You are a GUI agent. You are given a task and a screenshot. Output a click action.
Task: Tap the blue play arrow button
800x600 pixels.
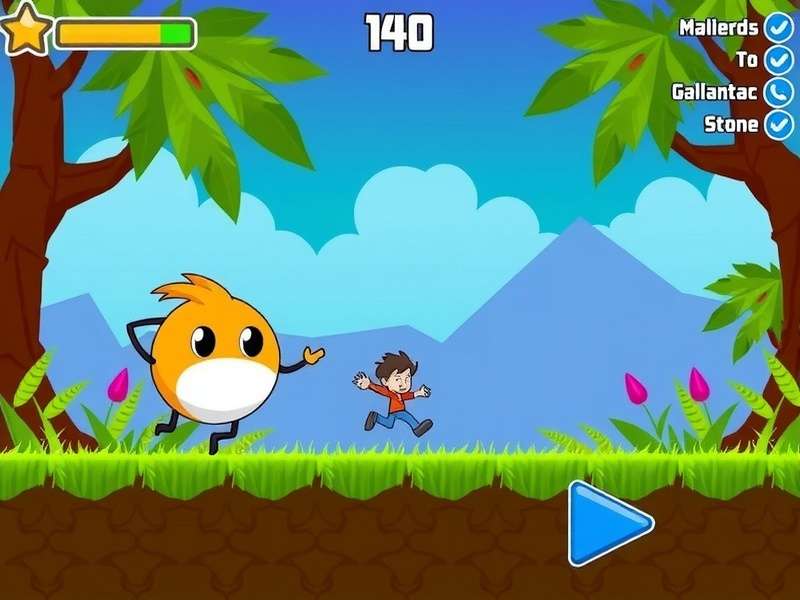(605, 522)
